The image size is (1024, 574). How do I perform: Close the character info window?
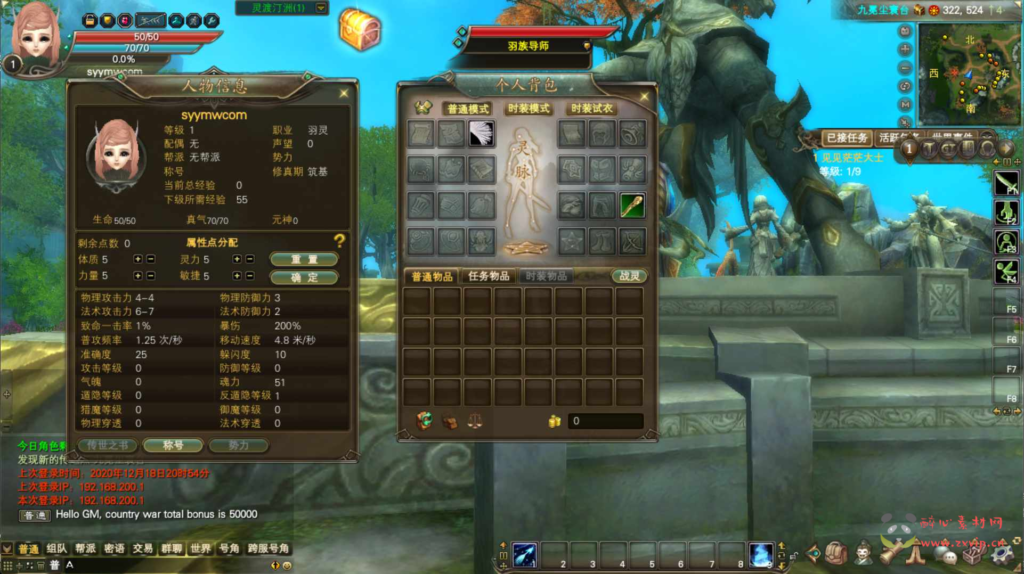coord(344,93)
